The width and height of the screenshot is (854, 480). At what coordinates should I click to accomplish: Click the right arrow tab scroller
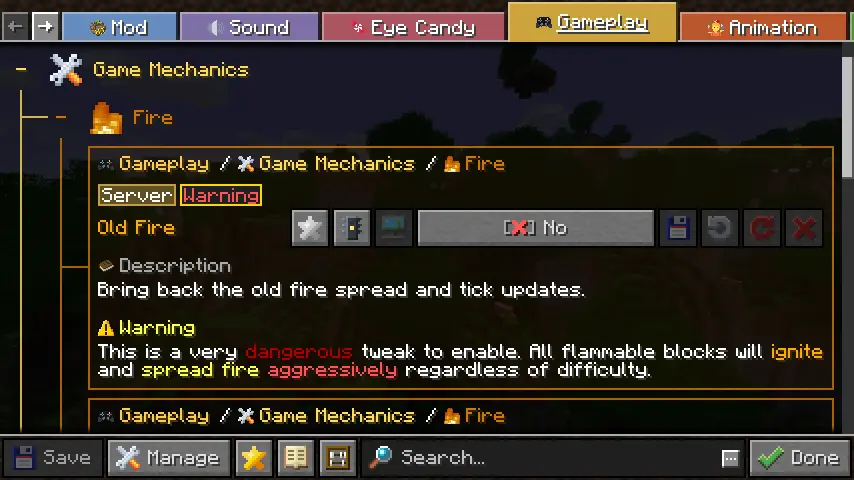(x=45, y=27)
